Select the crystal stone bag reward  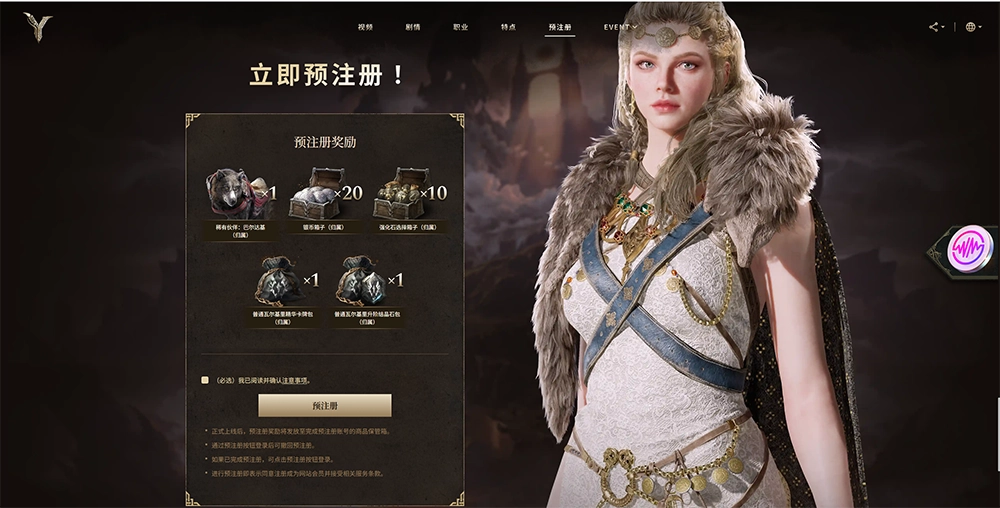click(360, 281)
